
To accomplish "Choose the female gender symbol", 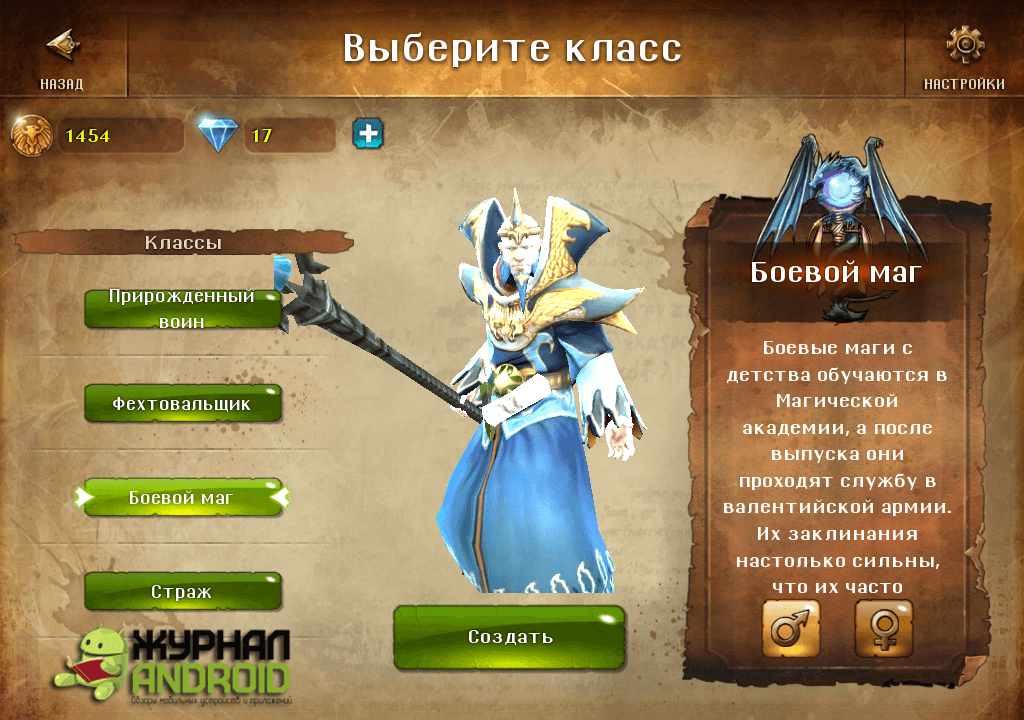I will pyautogui.click(x=883, y=629).
